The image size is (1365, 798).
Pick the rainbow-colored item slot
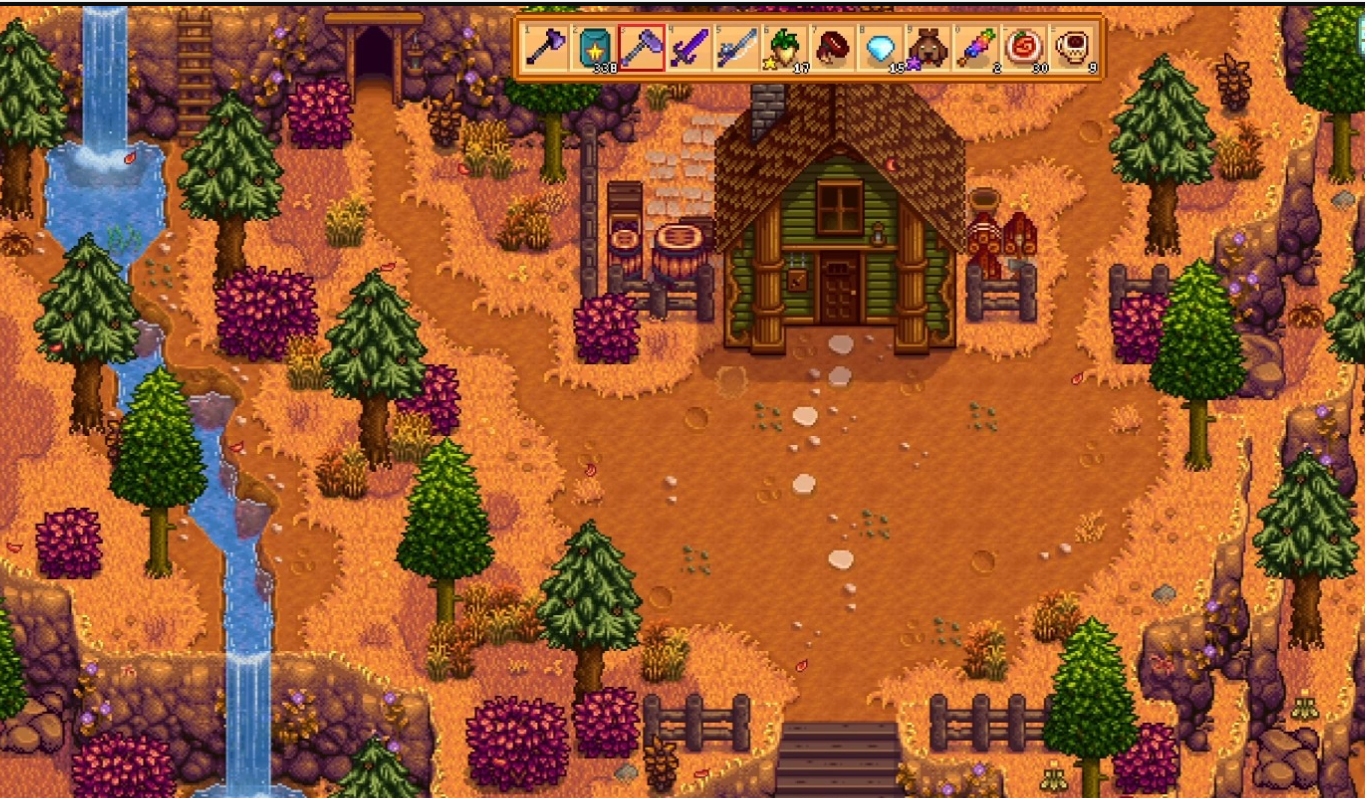977,47
